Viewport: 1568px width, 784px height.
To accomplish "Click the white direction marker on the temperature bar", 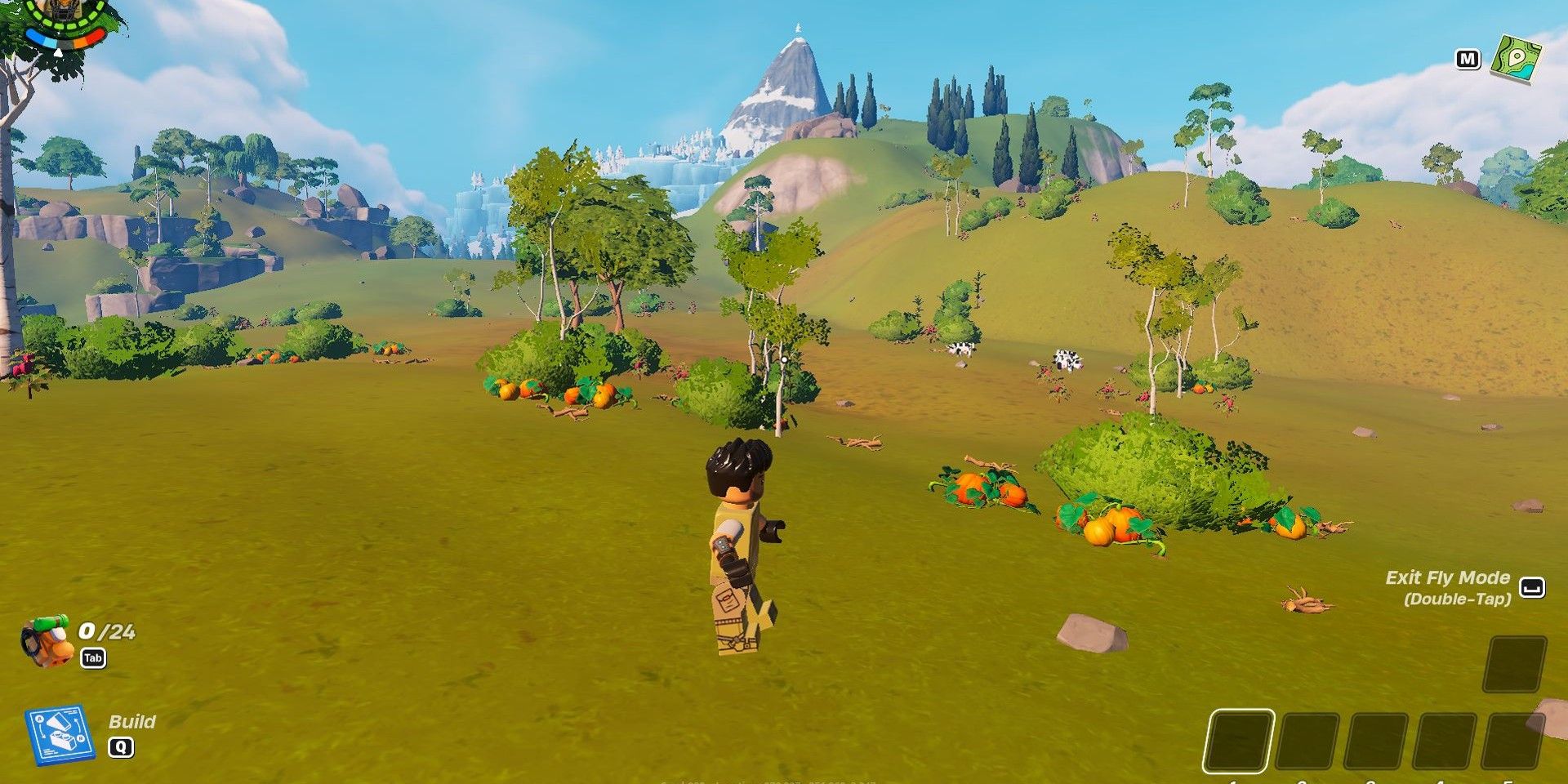I will click(x=59, y=52).
